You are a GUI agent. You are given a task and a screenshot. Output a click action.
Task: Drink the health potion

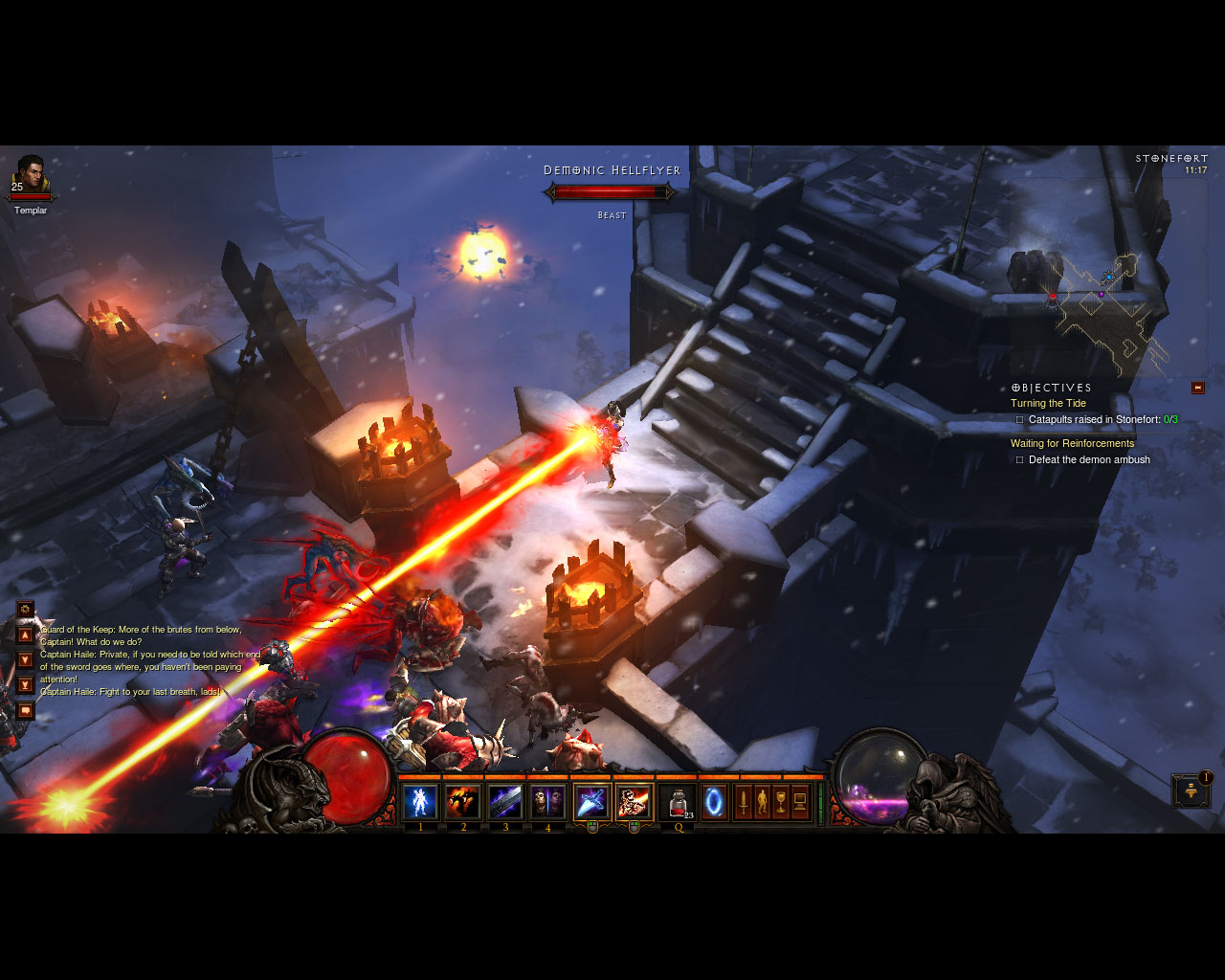coord(678,802)
